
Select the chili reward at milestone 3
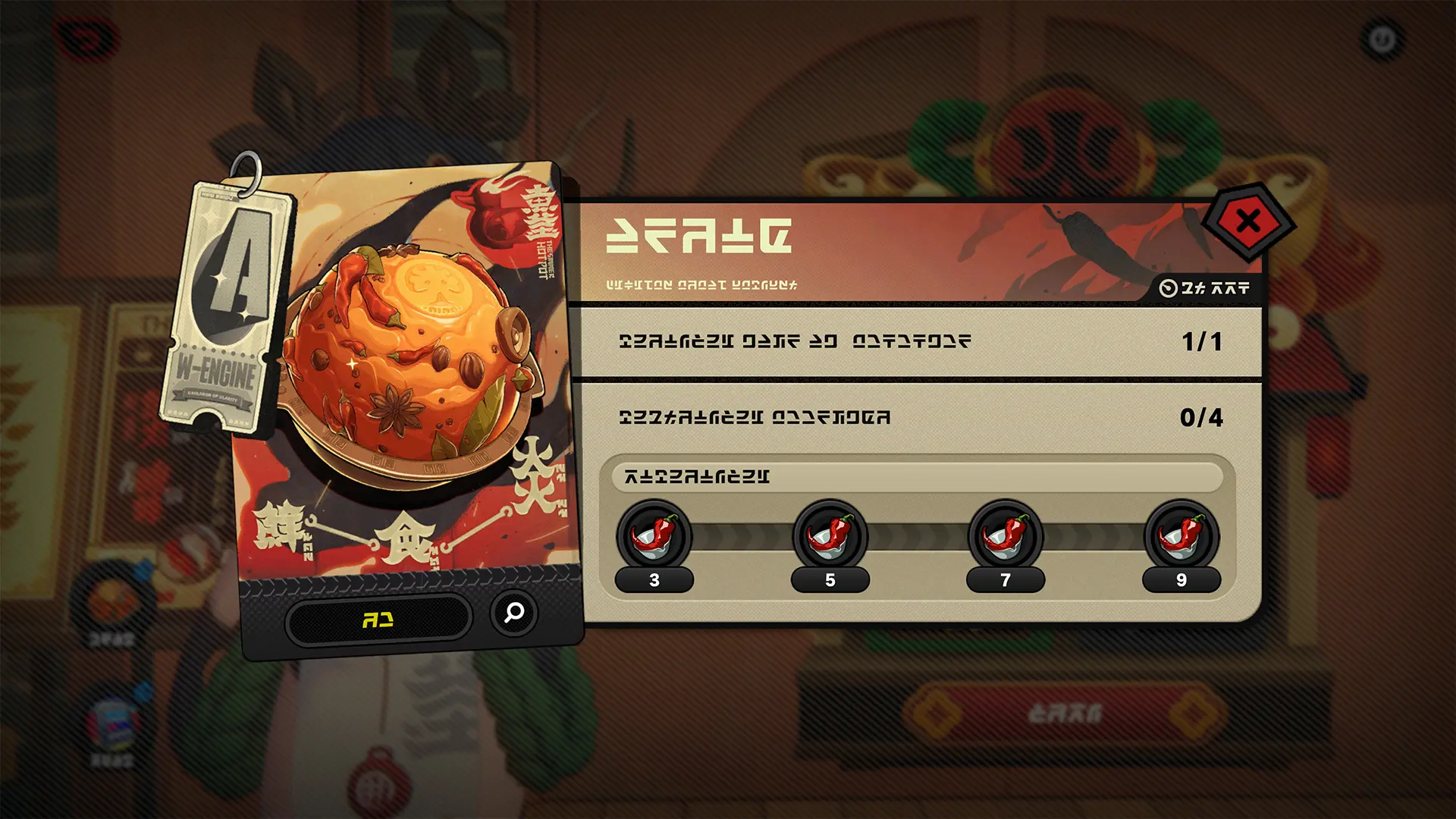tap(655, 537)
